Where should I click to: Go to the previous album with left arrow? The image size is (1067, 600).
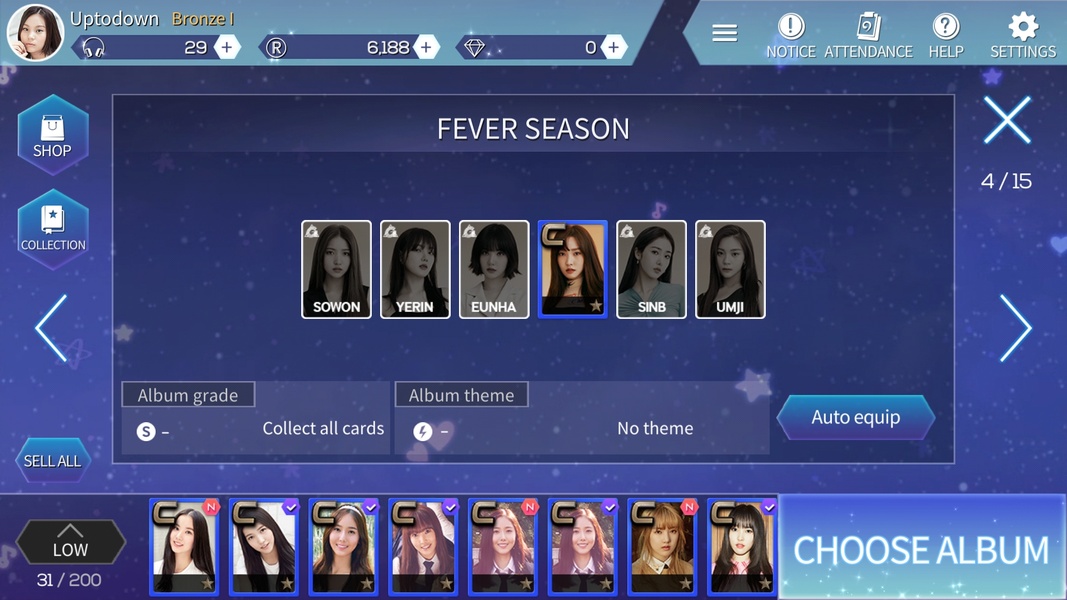pyautogui.click(x=52, y=327)
